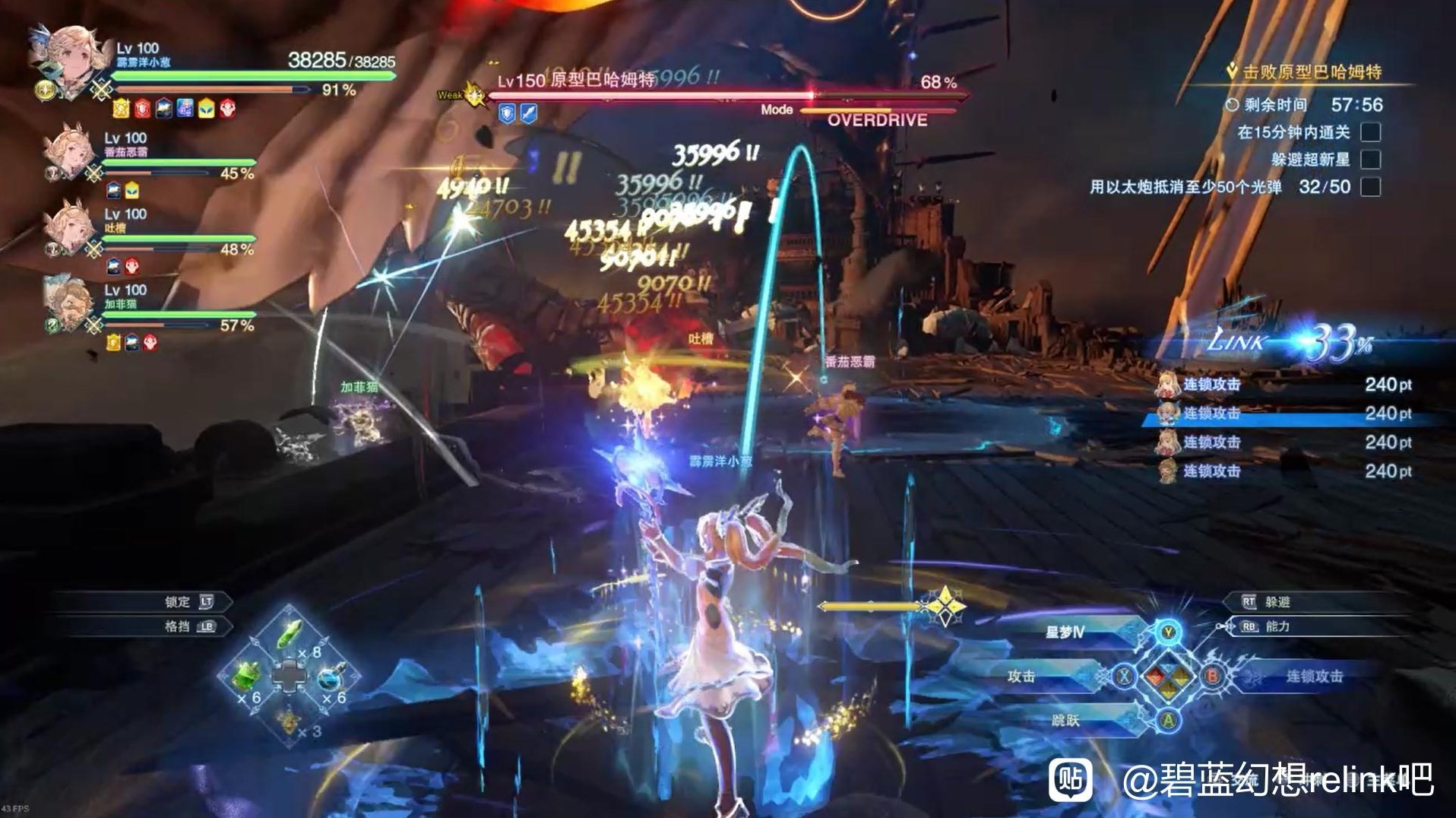Open the 贴吧 watermark logo
This screenshot has width=1456, height=818.
click(1071, 779)
